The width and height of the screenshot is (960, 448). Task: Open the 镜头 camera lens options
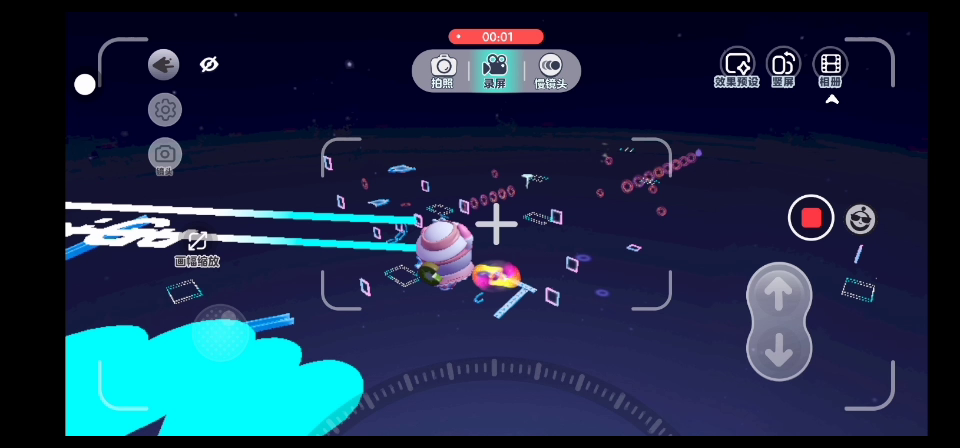(x=165, y=155)
